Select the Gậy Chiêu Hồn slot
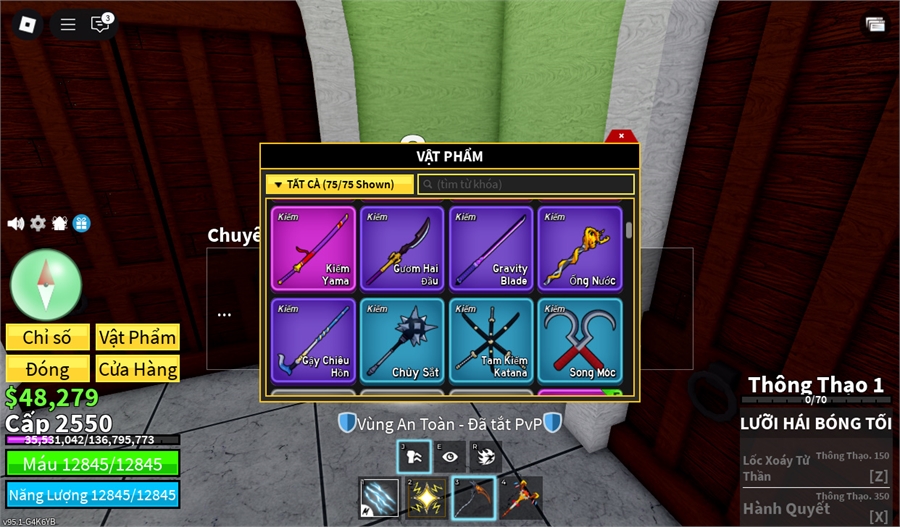 tap(313, 340)
